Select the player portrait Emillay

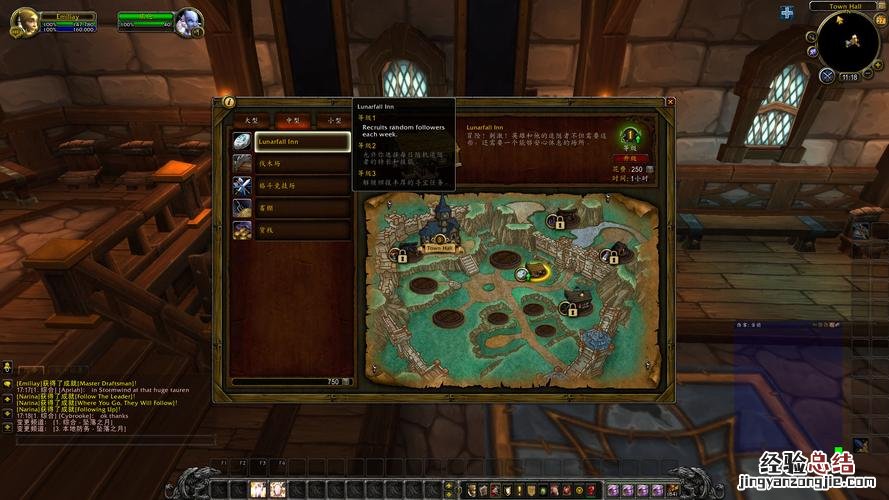21,21
